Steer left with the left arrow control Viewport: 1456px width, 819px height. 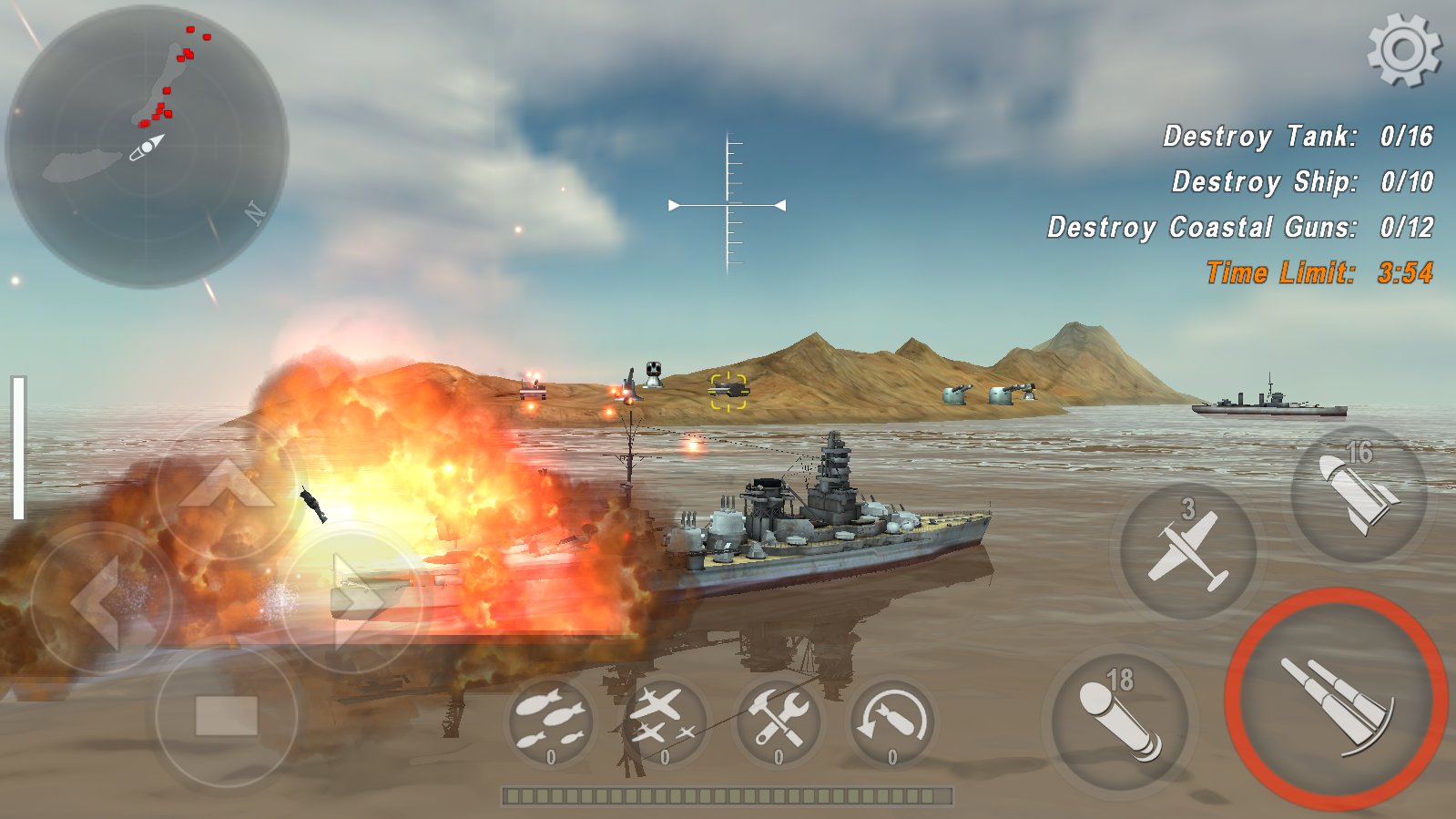(x=100, y=601)
